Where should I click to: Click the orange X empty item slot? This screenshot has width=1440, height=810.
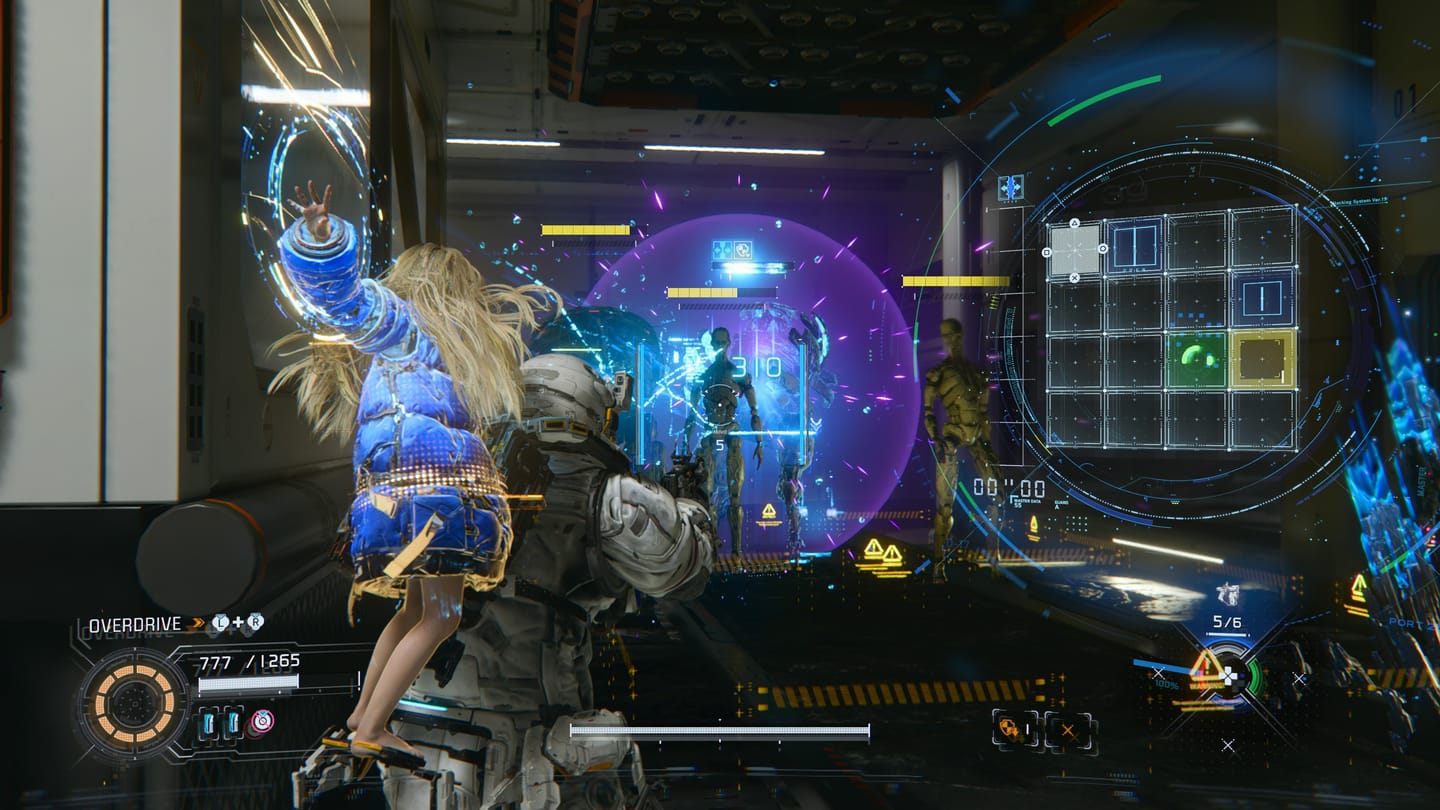pyautogui.click(x=1068, y=730)
